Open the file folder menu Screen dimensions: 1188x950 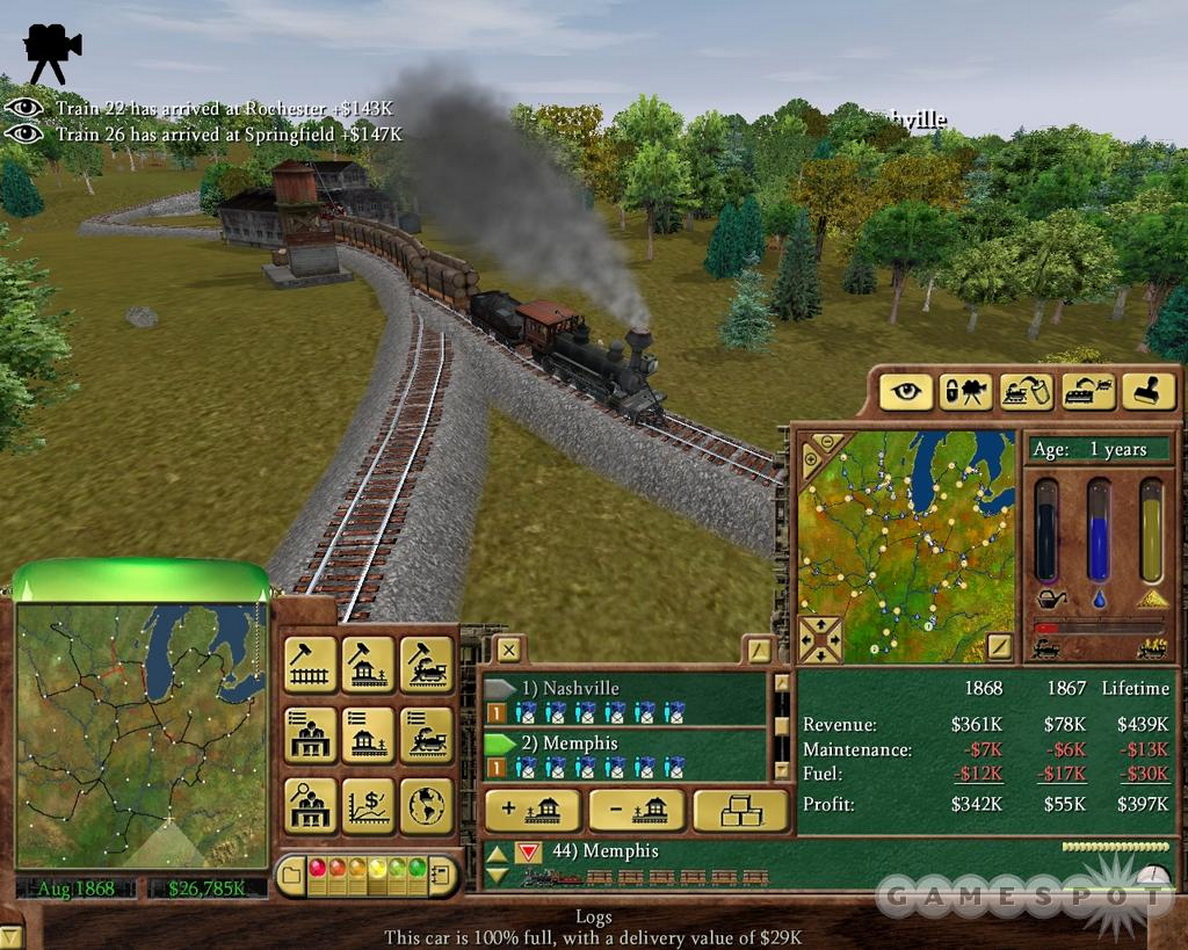coord(291,877)
